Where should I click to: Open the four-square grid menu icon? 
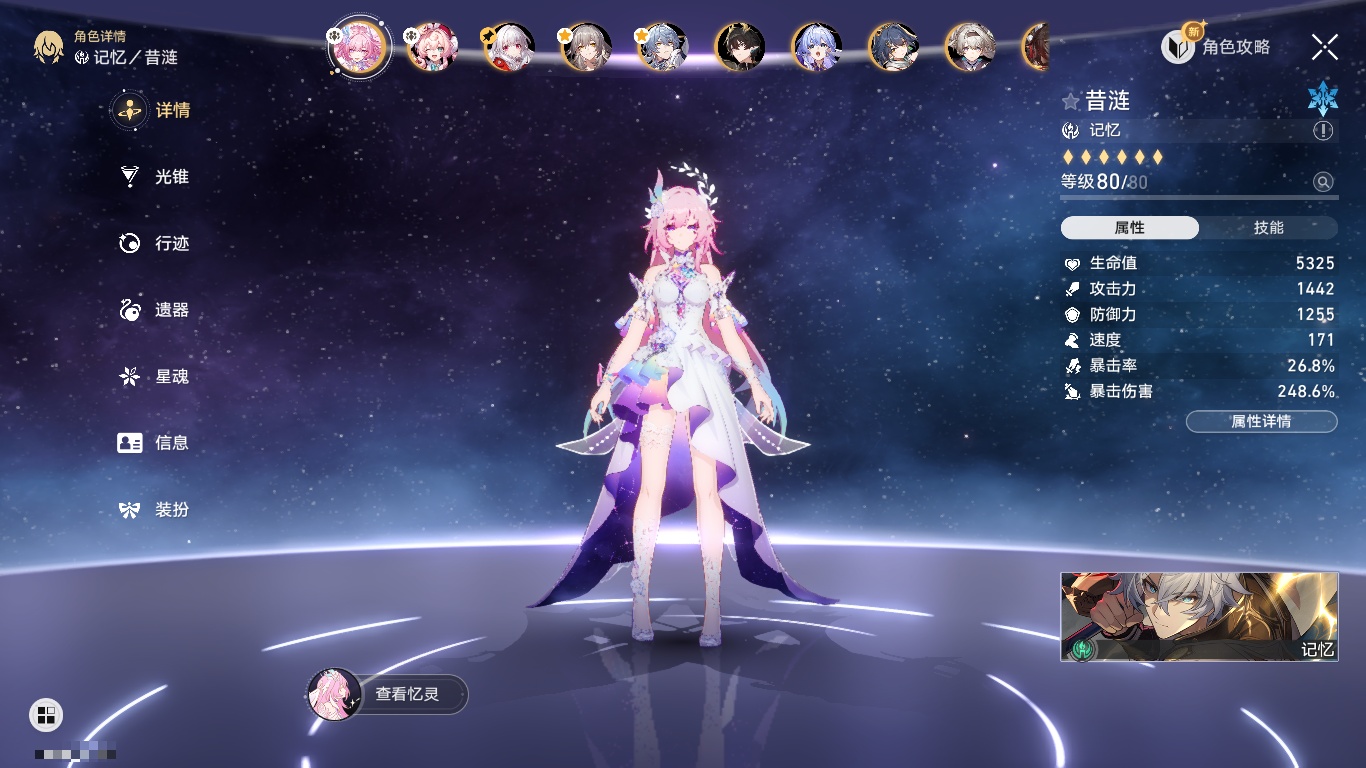click(46, 714)
